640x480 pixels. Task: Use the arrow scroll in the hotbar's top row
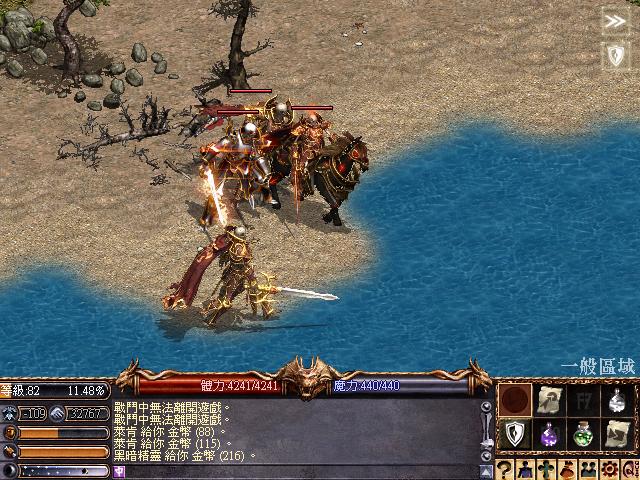coord(549,401)
